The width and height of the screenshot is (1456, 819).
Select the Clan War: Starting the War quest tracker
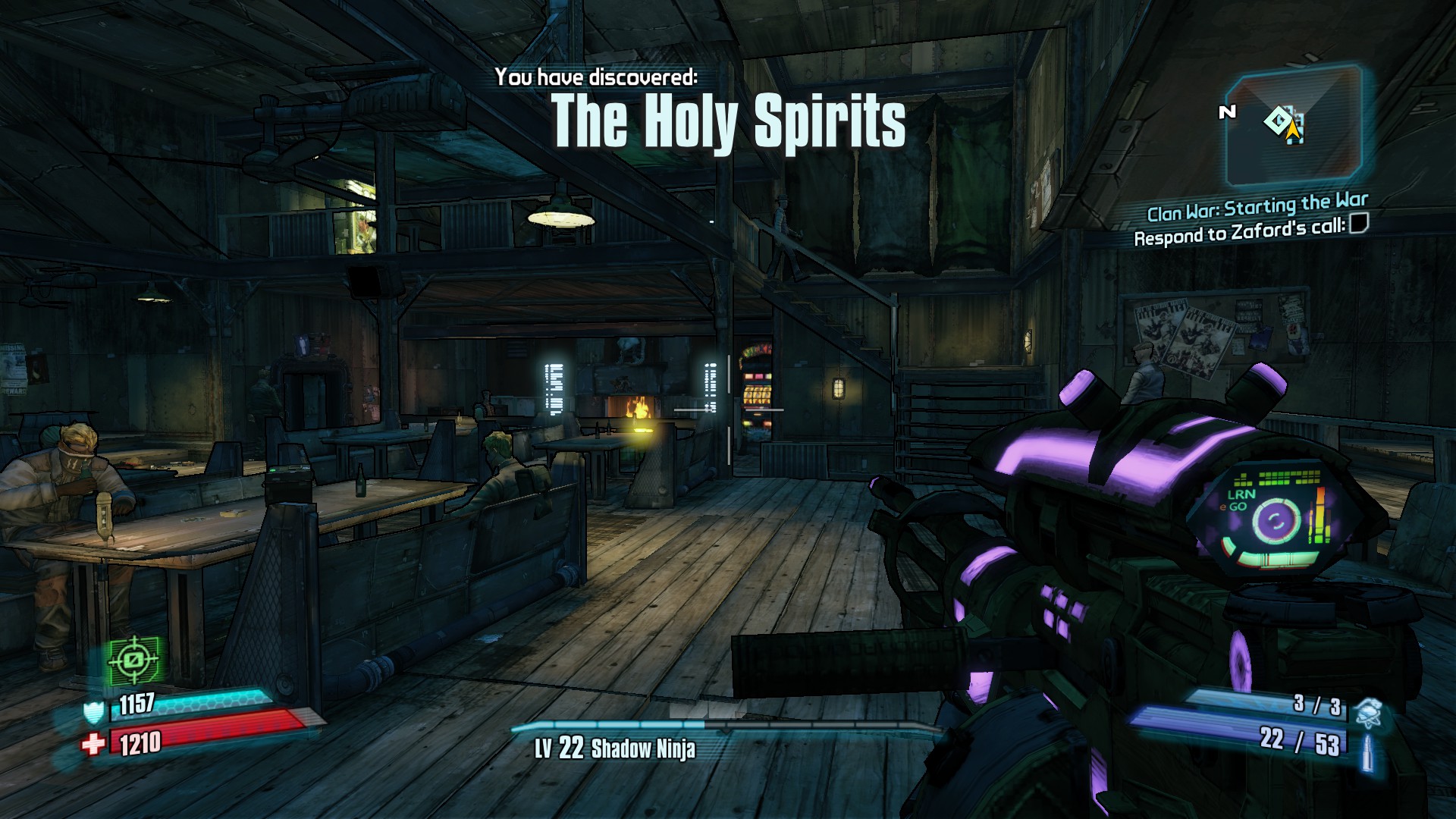(1257, 207)
